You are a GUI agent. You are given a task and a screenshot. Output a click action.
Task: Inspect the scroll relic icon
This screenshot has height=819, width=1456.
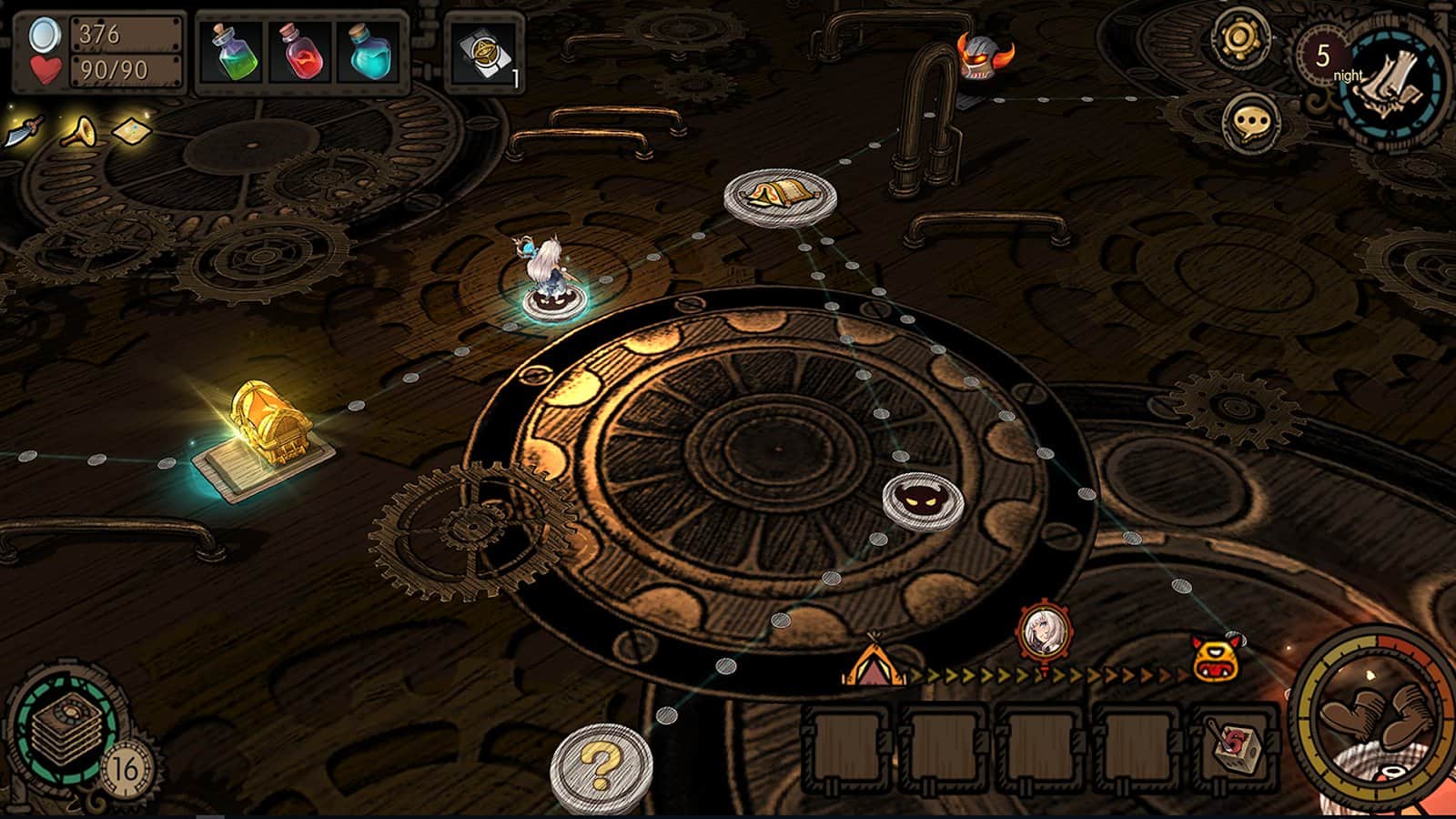click(x=133, y=132)
